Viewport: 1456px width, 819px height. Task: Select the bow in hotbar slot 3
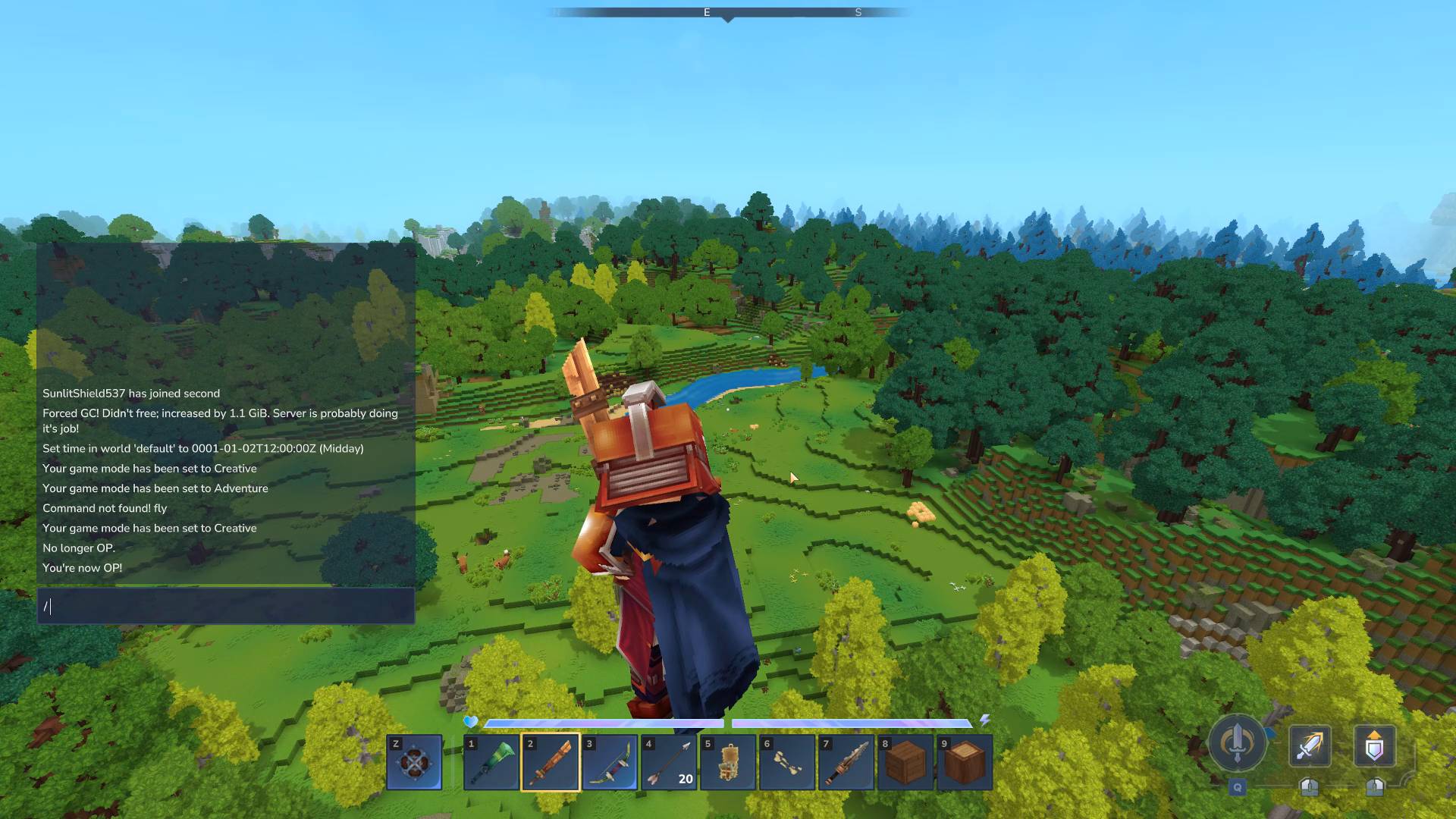610,762
